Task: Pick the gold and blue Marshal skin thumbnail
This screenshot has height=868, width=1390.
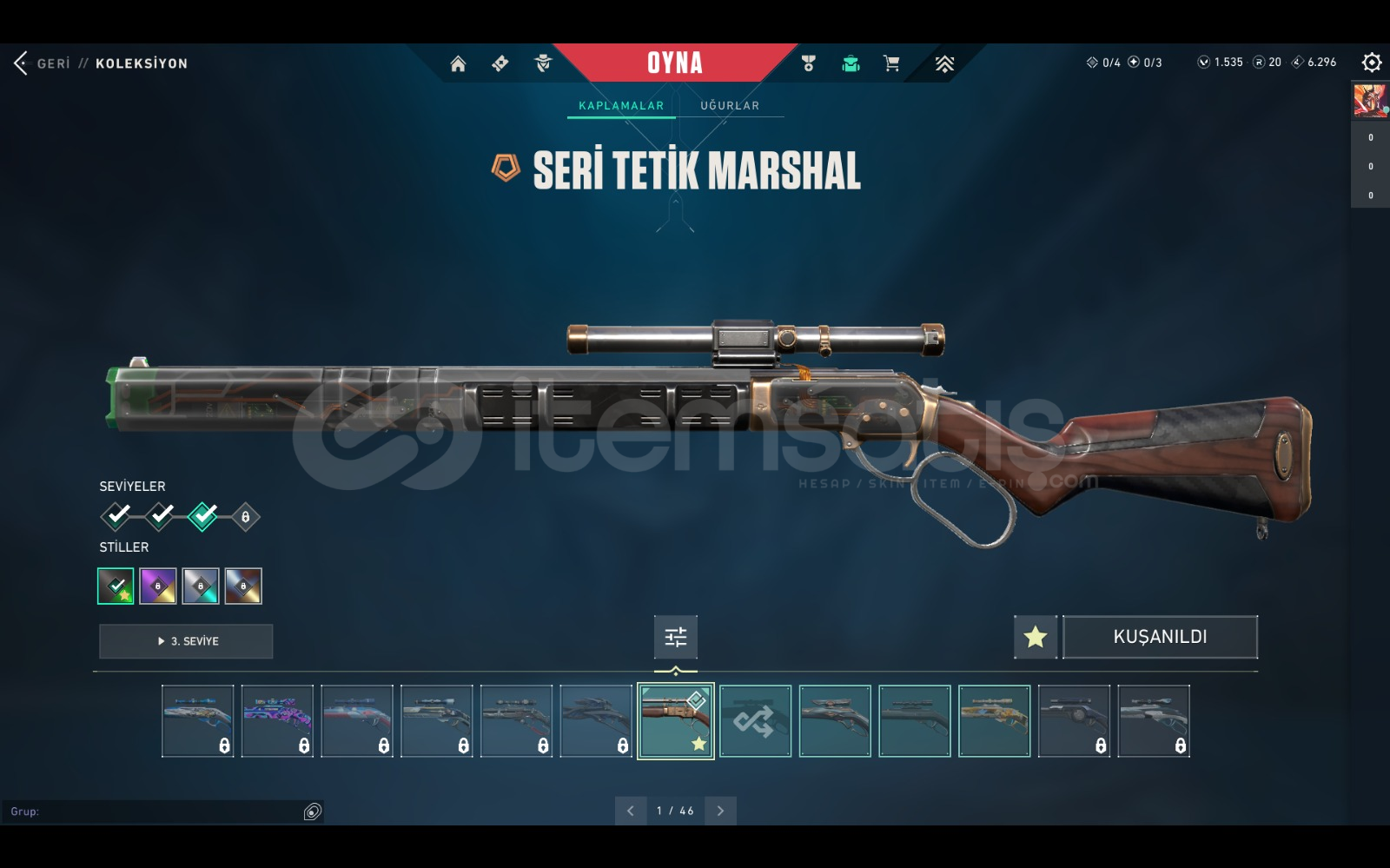Action: pos(994,721)
